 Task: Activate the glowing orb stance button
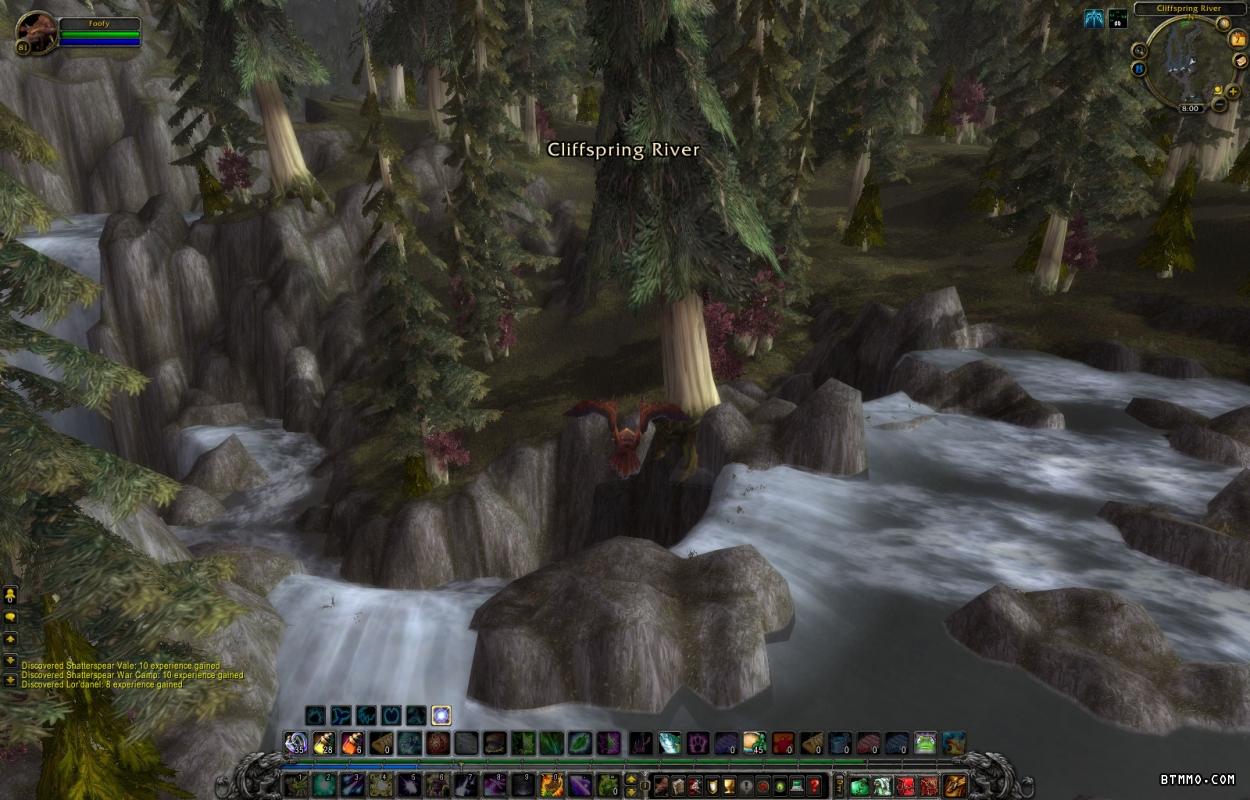click(x=441, y=715)
